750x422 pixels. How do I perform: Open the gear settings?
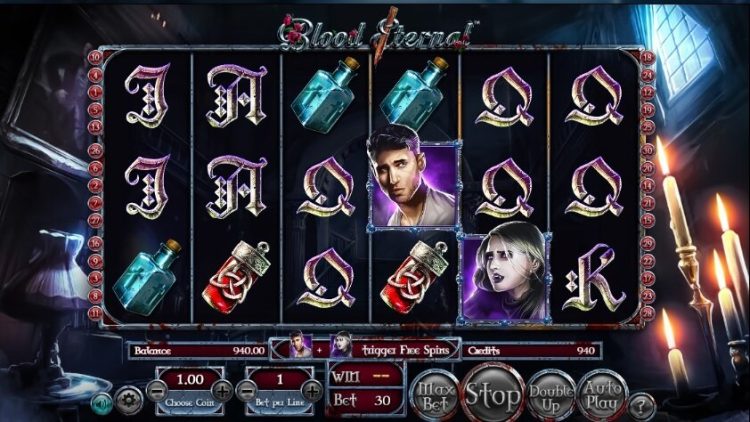click(x=127, y=402)
